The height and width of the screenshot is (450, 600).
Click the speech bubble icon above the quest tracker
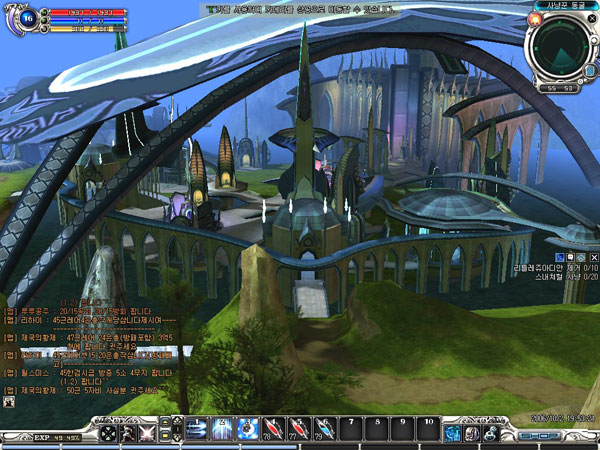pos(570,257)
